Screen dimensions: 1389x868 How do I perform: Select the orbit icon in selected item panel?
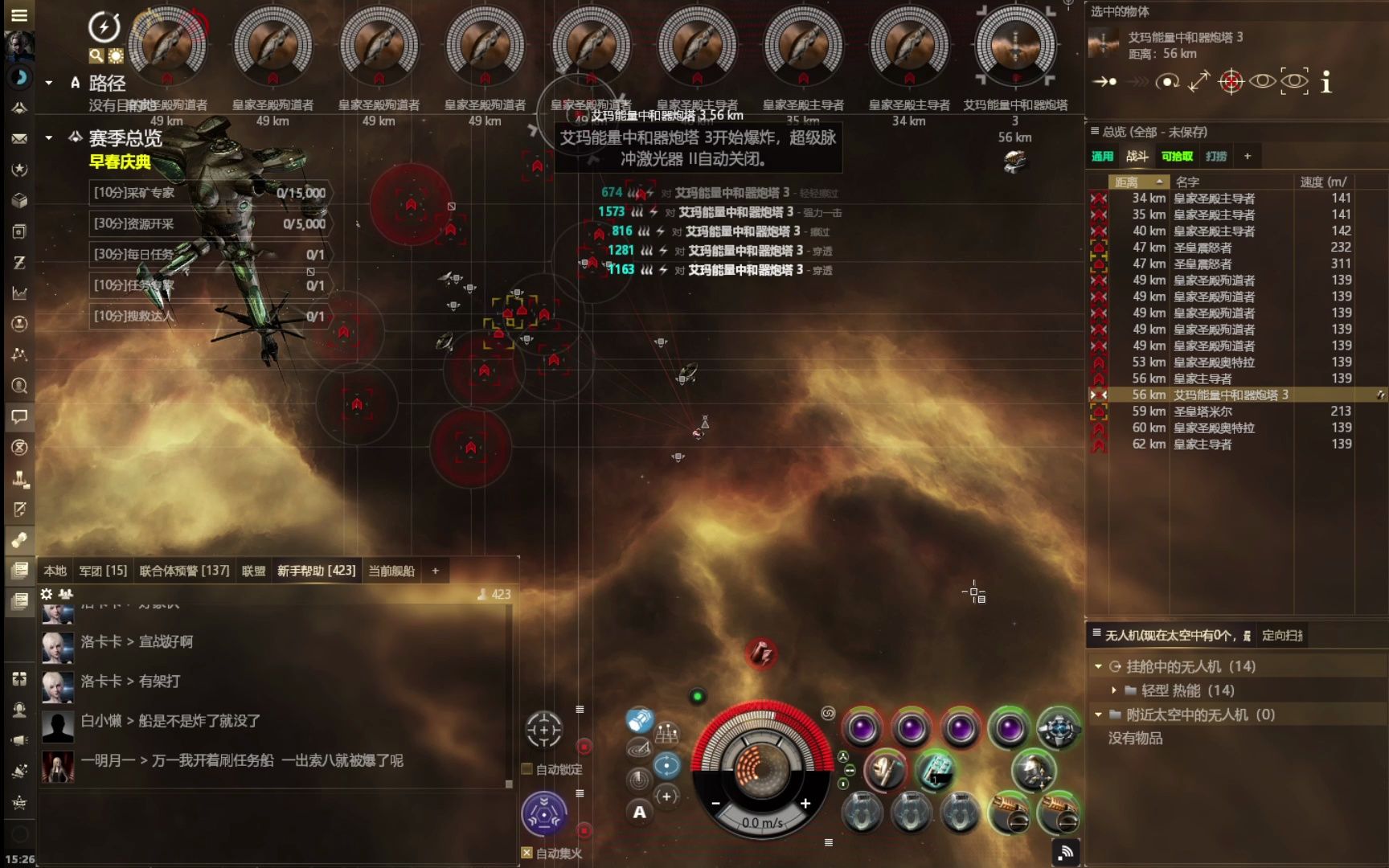(x=1167, y=82)
